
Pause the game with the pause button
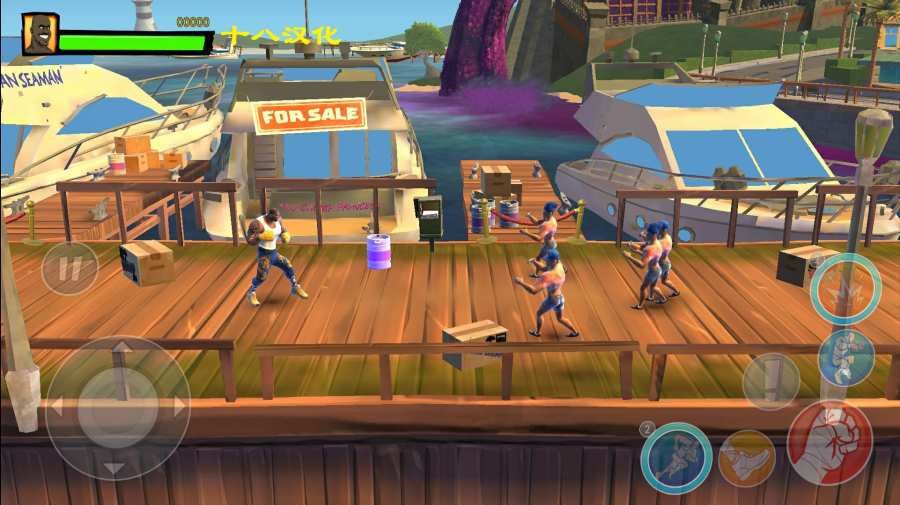click(x=69, y=269)
